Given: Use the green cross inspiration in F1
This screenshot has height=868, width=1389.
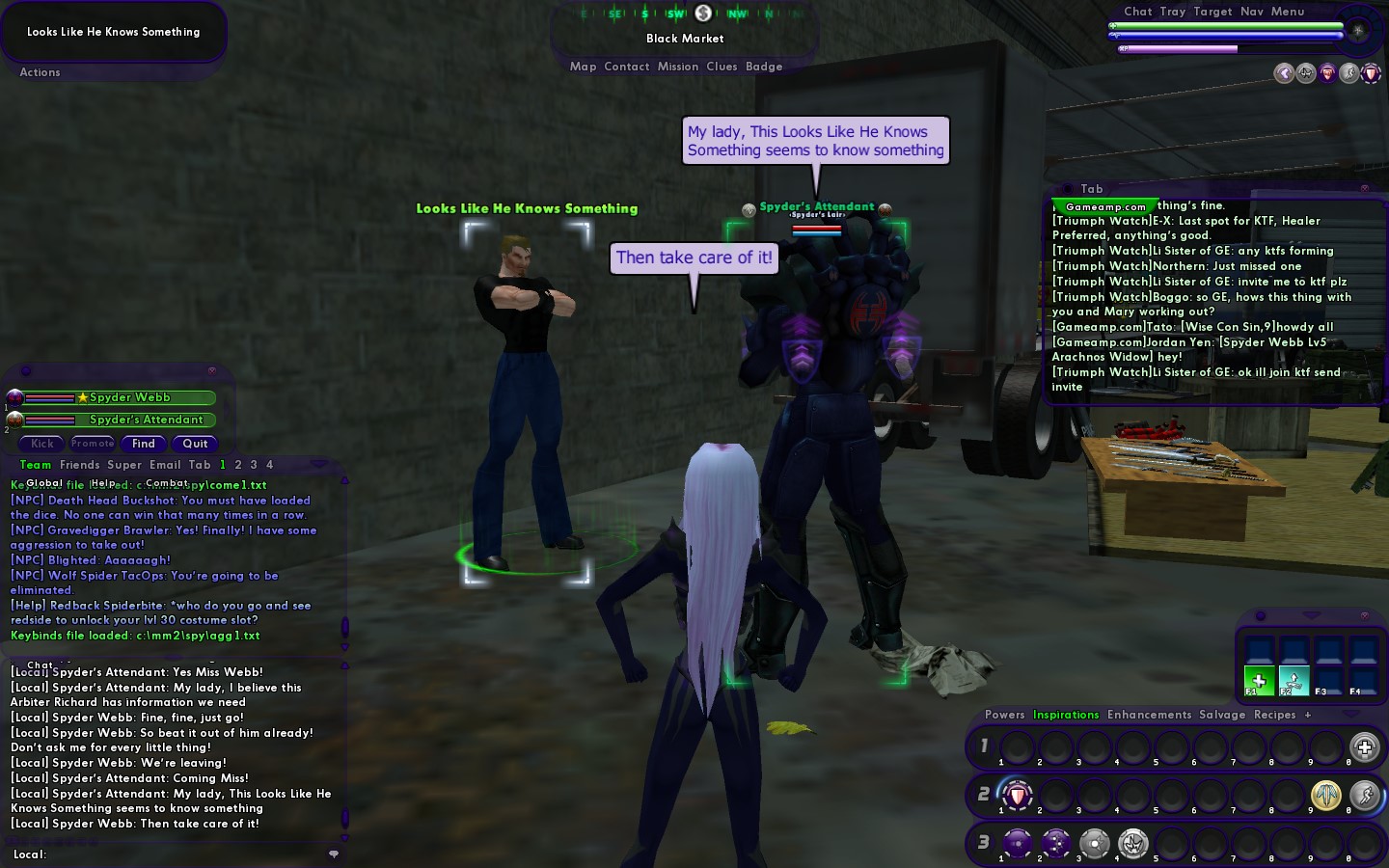Looking at the screenshot, I should pyautogui.click(x=1258, y=679).
